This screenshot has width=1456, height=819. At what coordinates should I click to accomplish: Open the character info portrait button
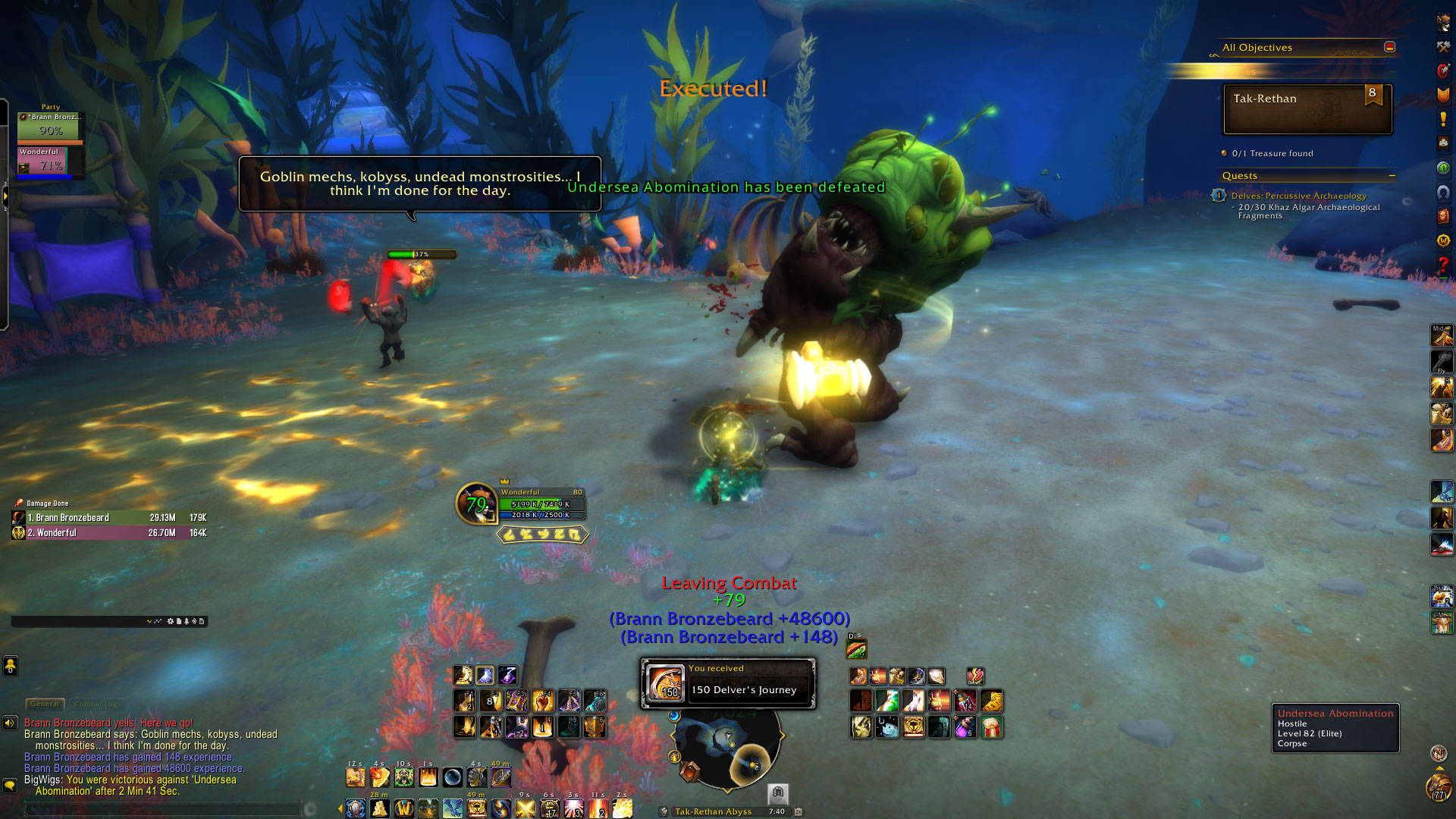coord(1442,23)
